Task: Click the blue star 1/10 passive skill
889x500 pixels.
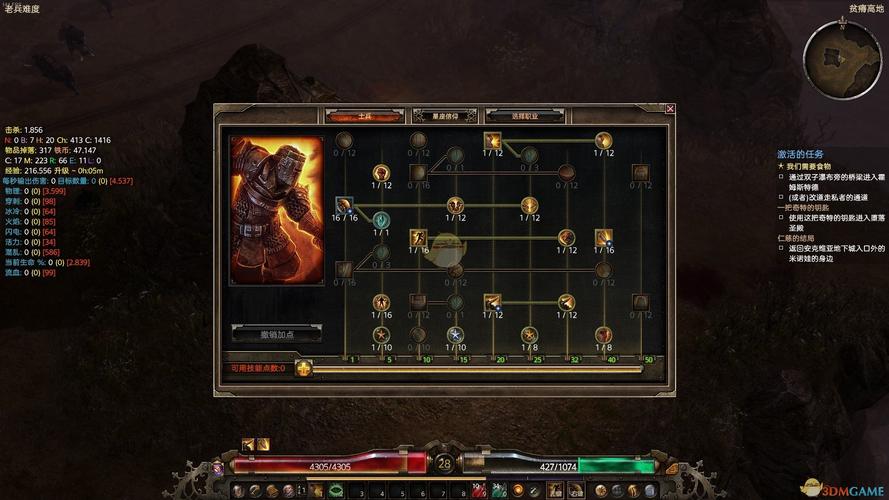Action: pyautogui.click(x=456, y=334)
